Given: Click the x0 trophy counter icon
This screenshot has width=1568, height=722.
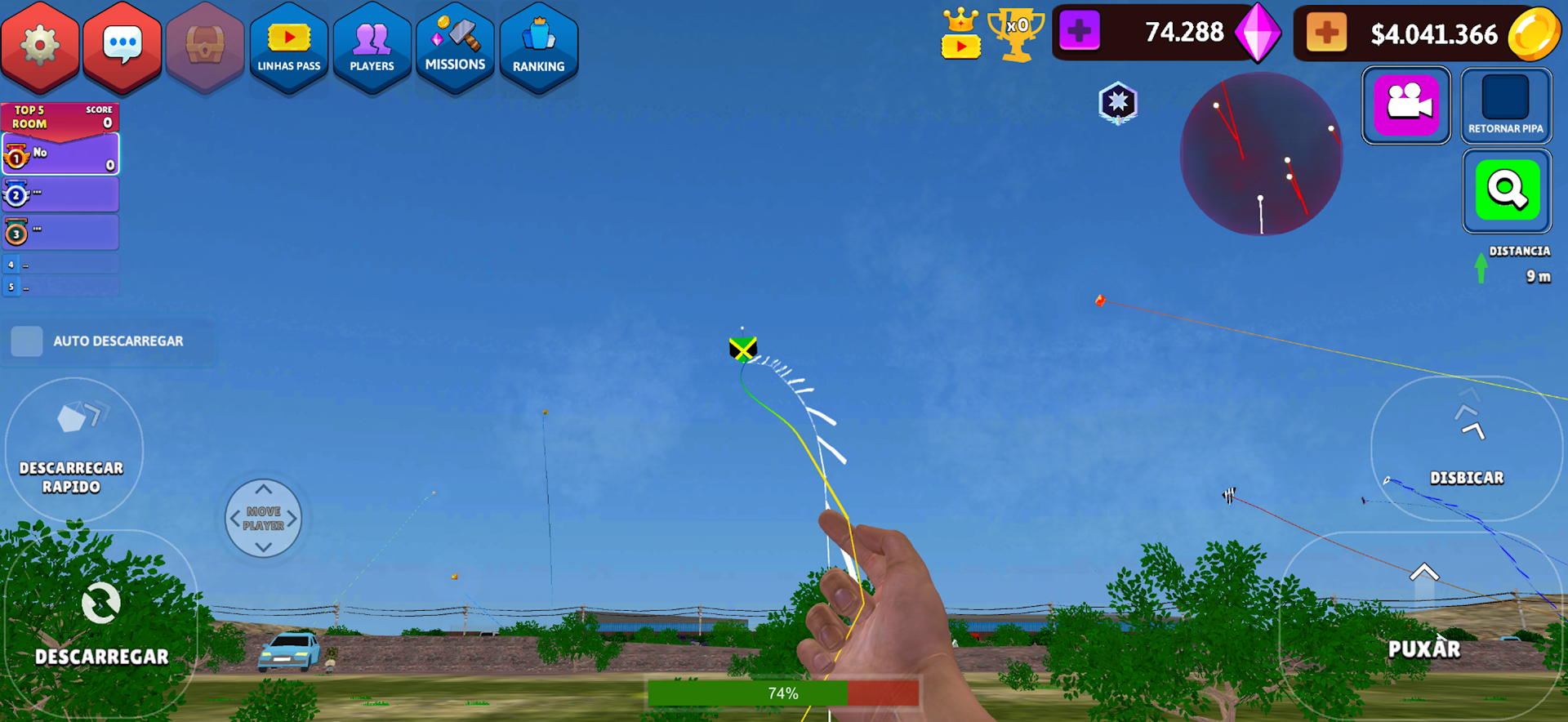Looking at the screenshot, I should click(x=1018, y=36).
